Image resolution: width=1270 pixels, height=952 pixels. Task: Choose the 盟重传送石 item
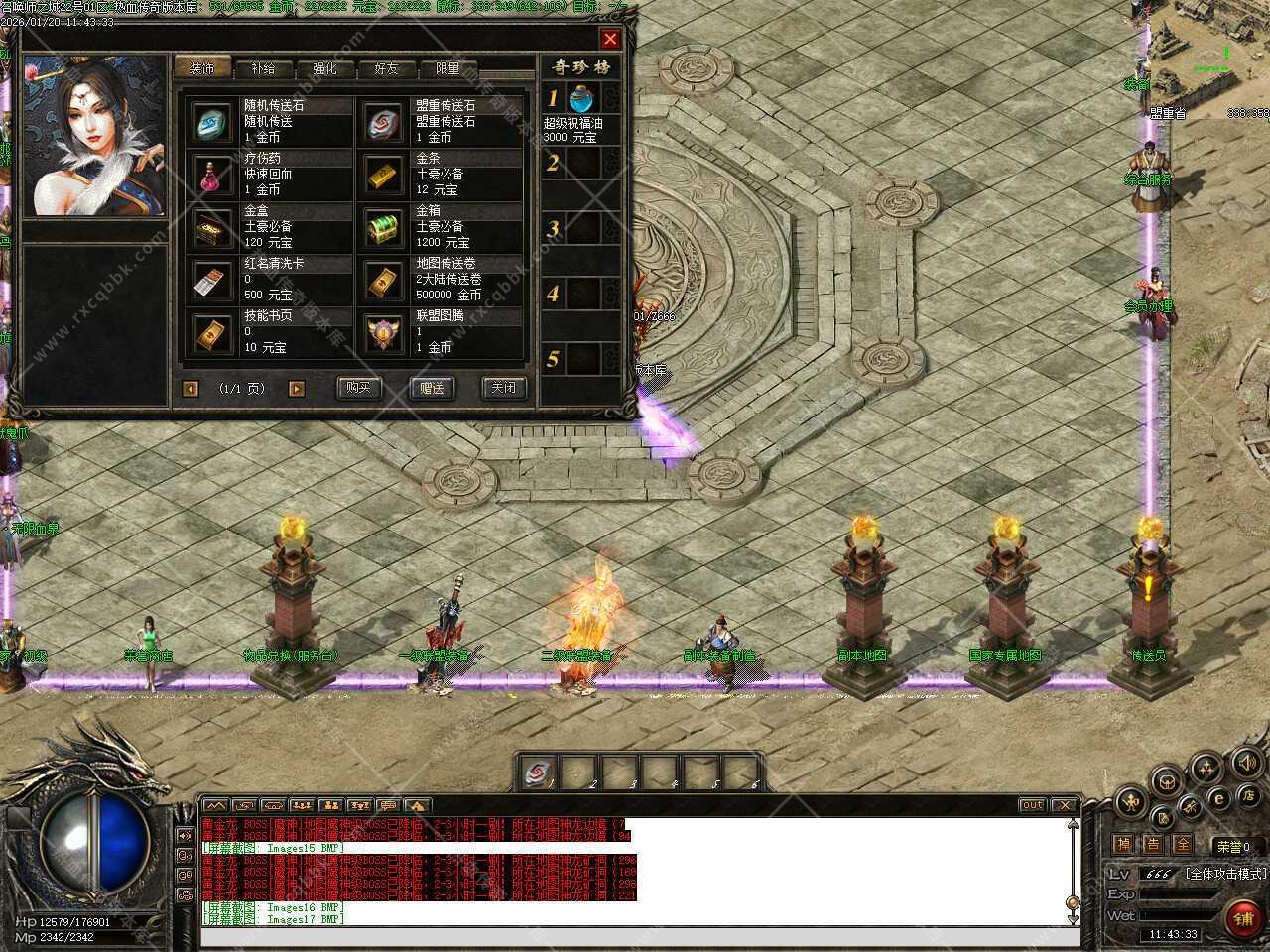(x=383, y=122)
